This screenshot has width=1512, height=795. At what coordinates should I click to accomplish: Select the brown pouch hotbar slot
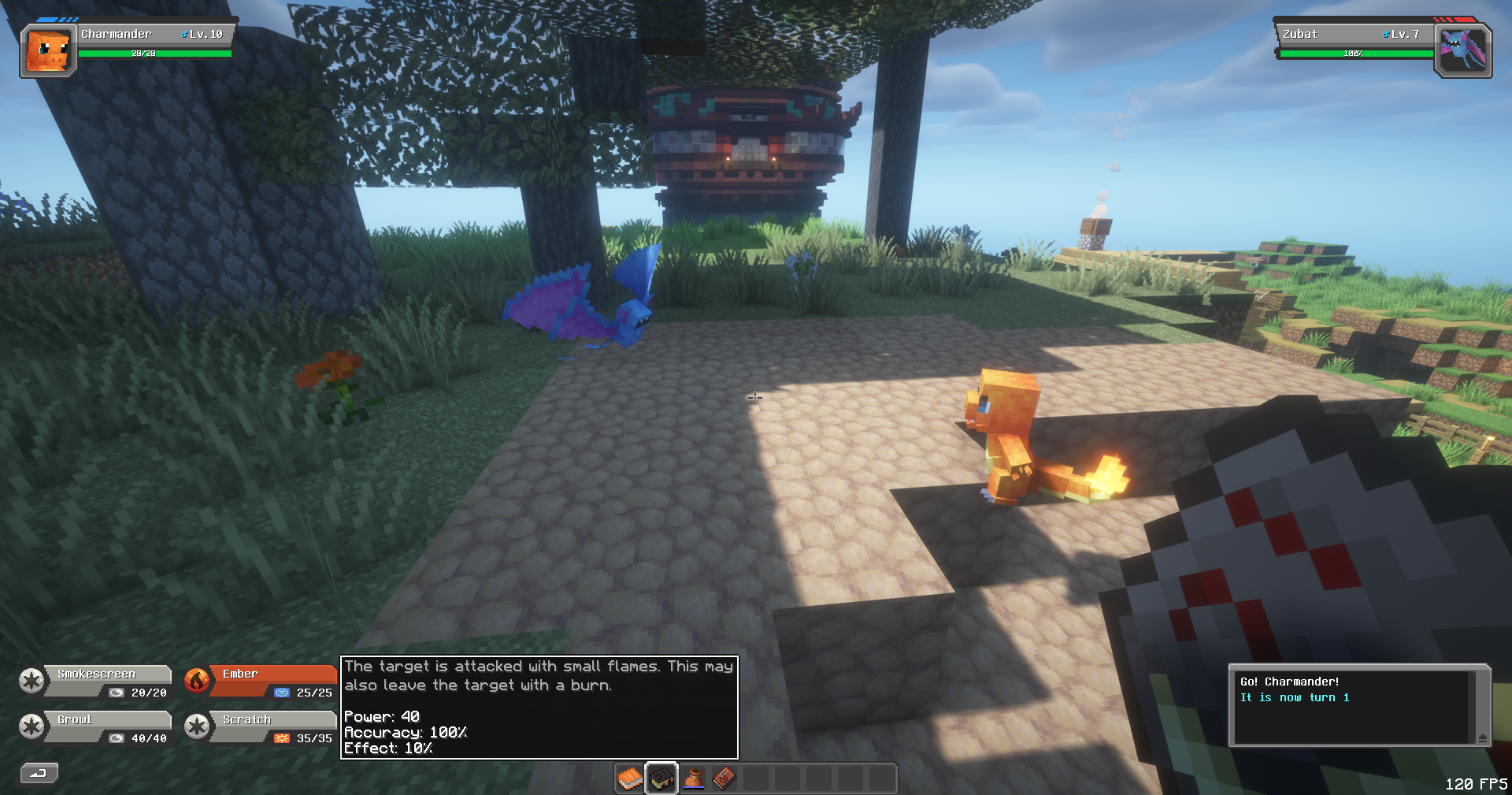coord(693,779)
